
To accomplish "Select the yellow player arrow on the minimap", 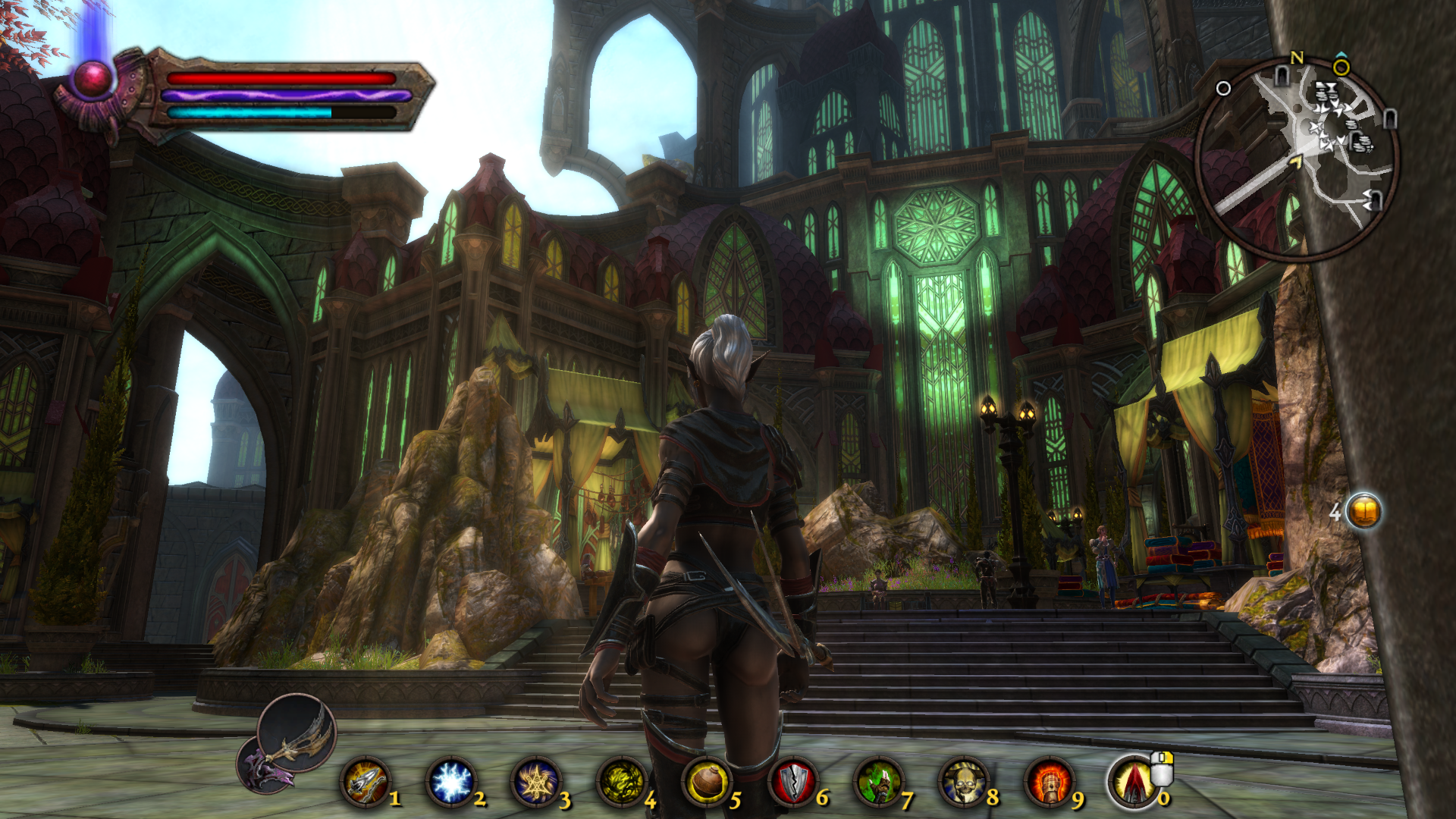I will [1295, 161].
